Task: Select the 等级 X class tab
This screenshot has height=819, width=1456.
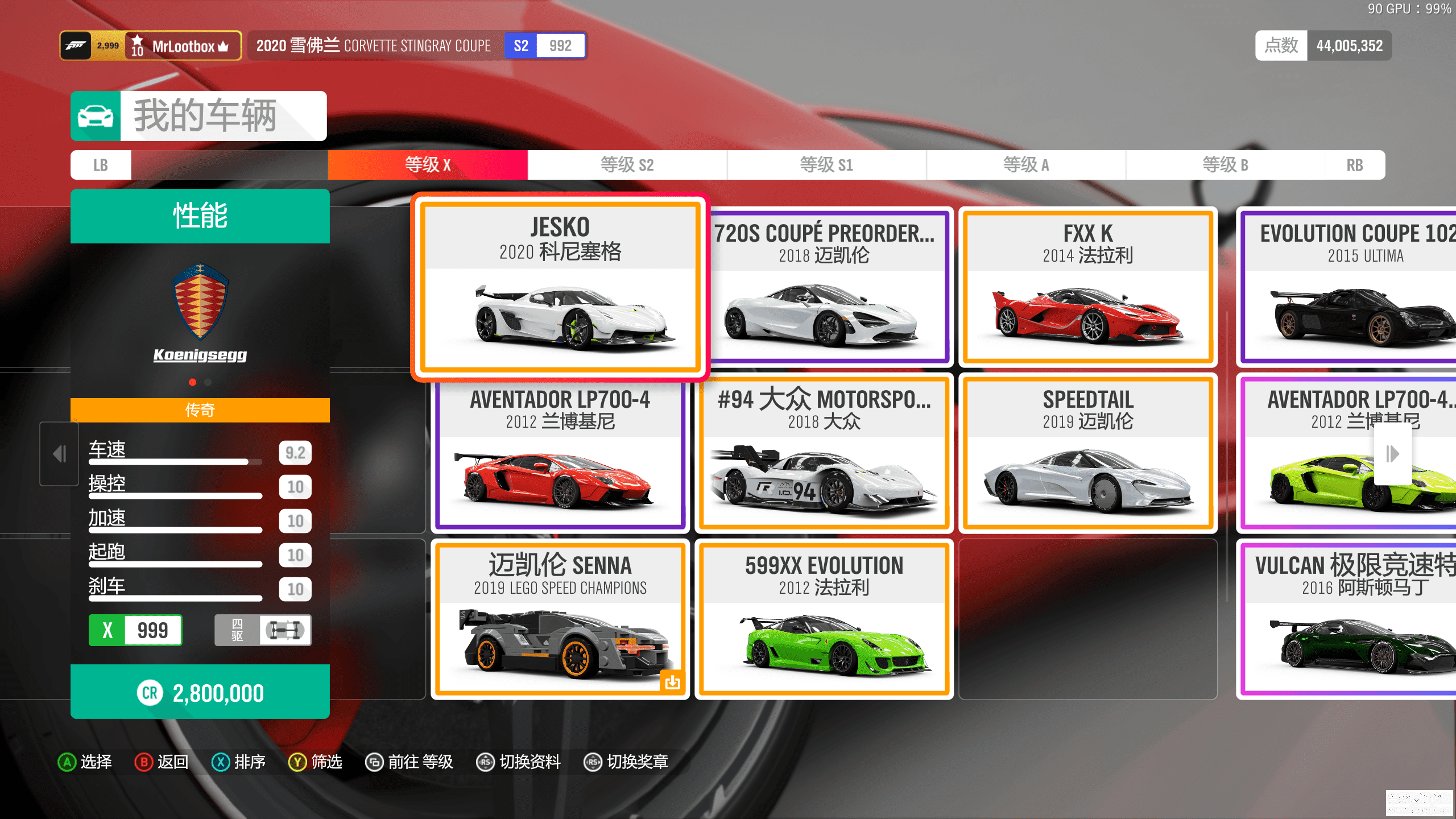Action: pyautogui.click(x=428, y=165)
